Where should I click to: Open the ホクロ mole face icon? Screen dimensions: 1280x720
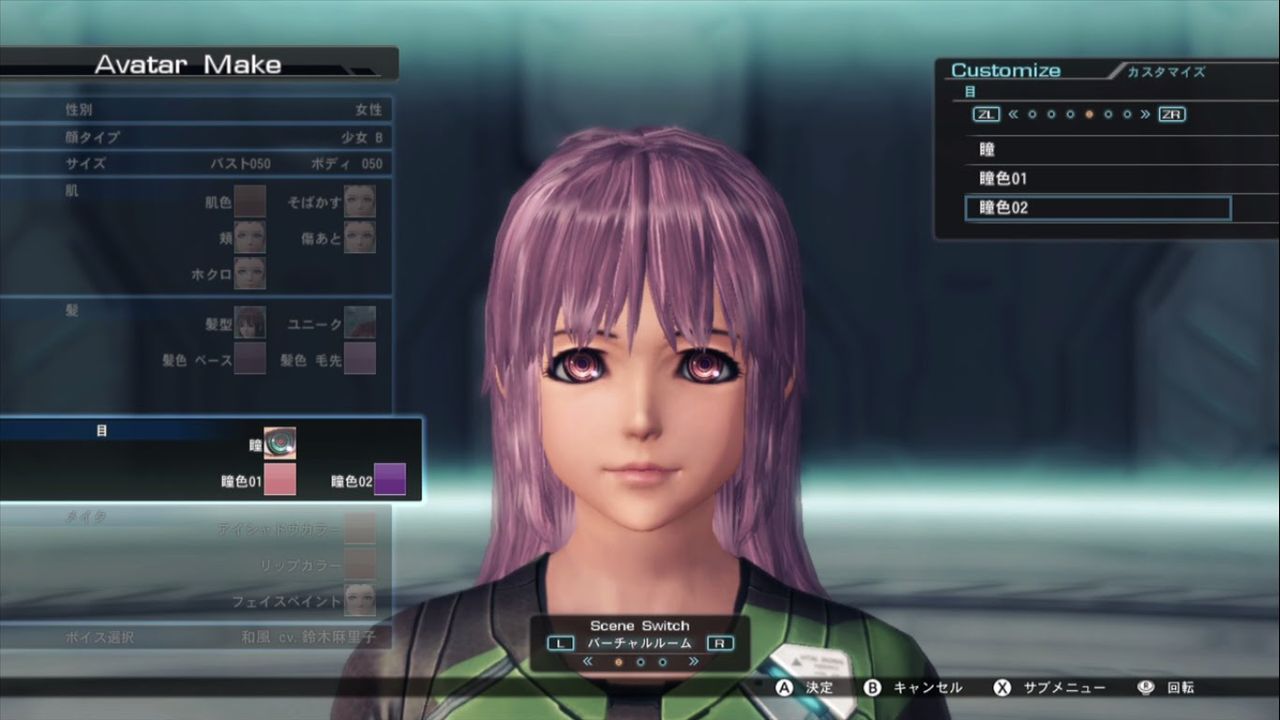(248, 273)
